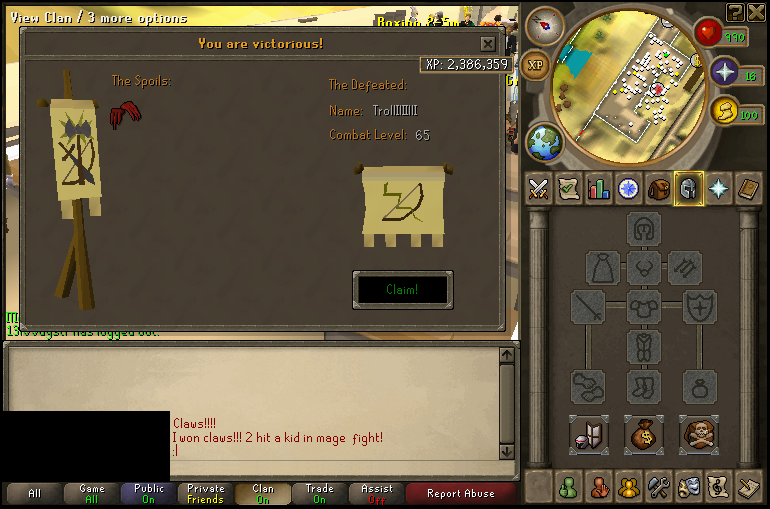Click the compass to face north
The image size is (770, 509).
point(545,24)
